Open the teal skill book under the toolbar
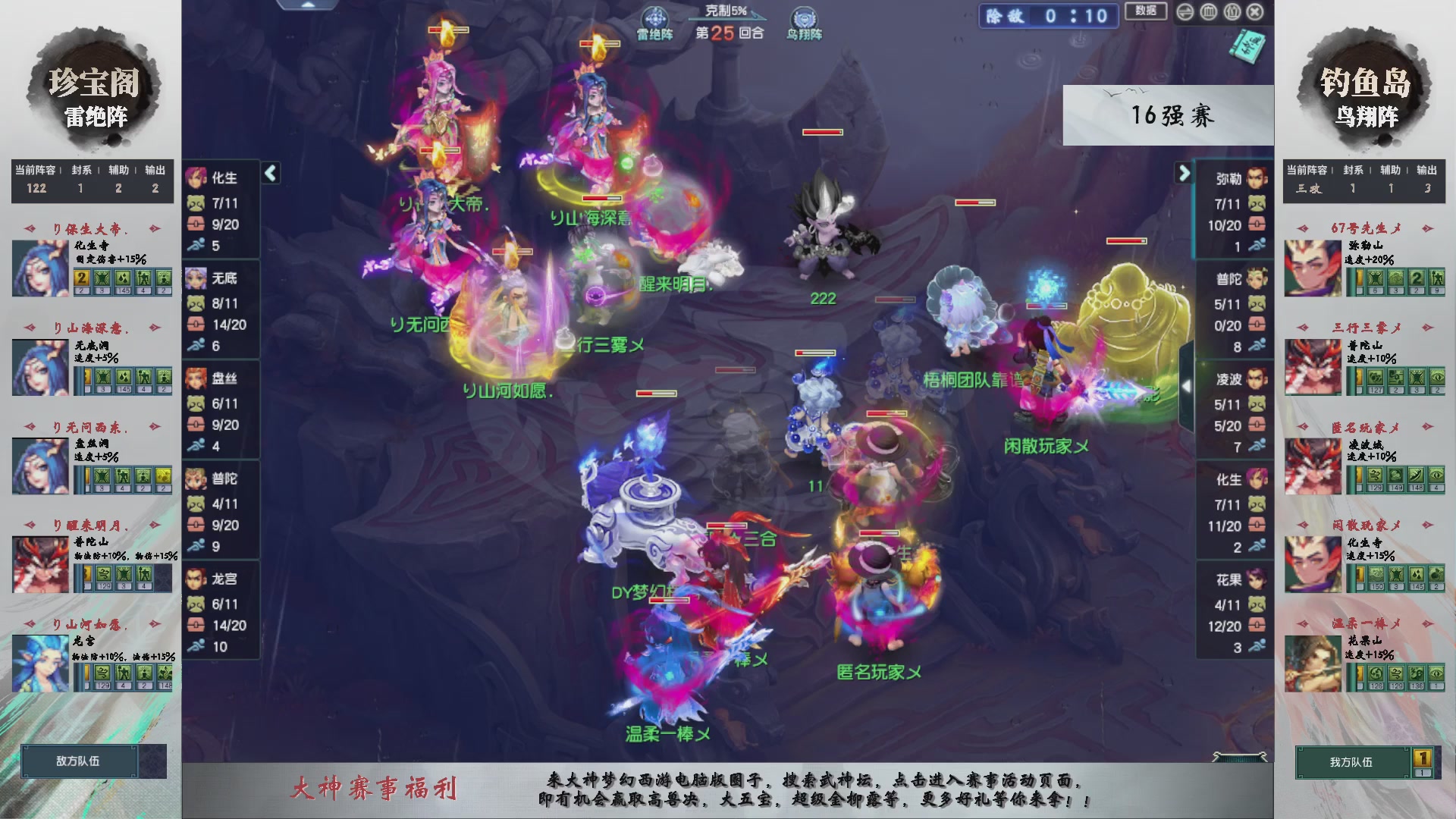This screenshot has height=819, width=1456. [x=1248, y=47]
